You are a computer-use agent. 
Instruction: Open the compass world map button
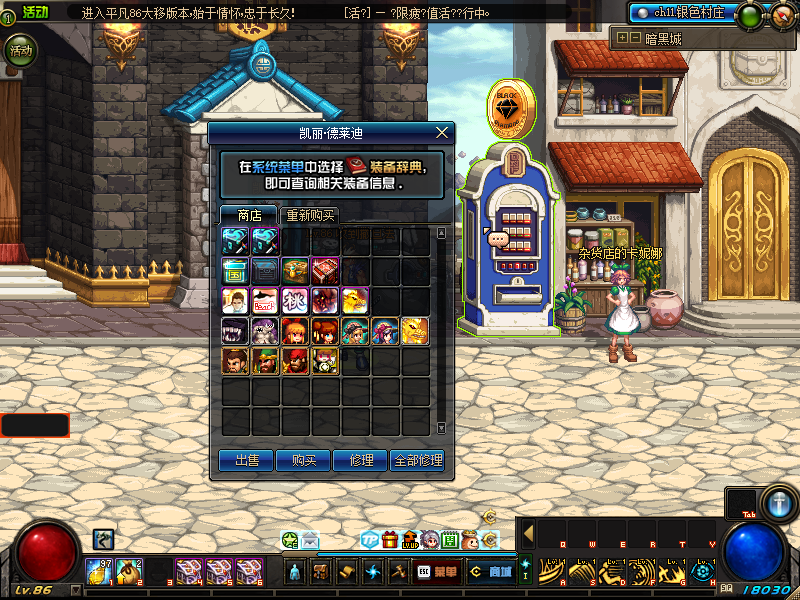tap(782, 15)
